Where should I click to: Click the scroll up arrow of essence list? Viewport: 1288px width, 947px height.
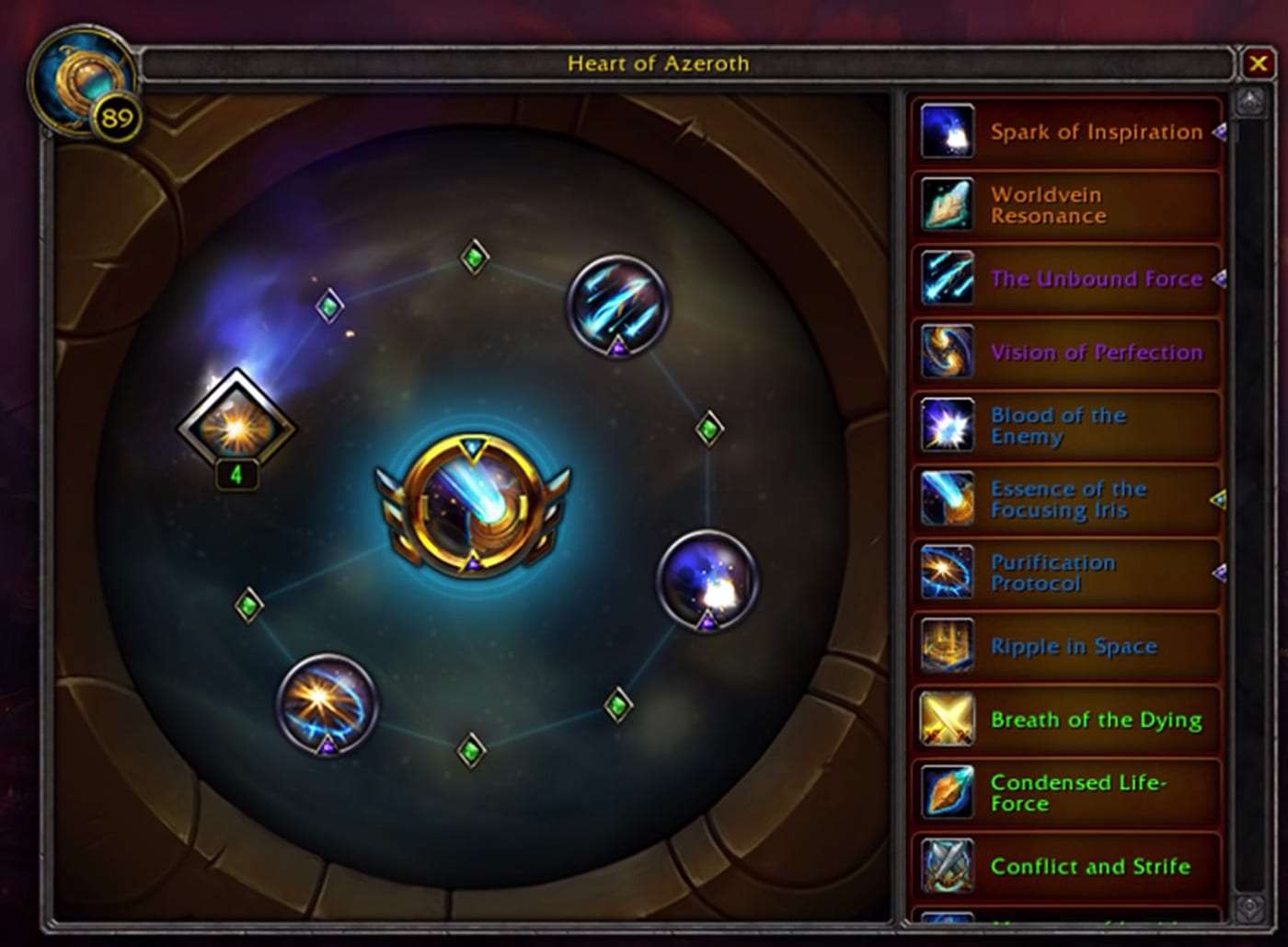pos(1249,101)
